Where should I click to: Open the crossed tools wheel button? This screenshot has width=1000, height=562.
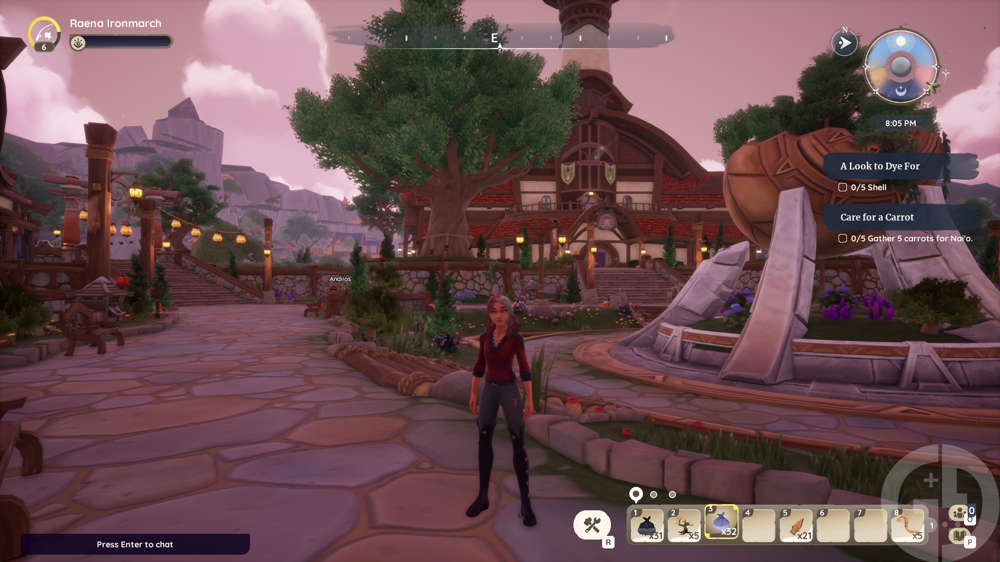pos(592,524)
